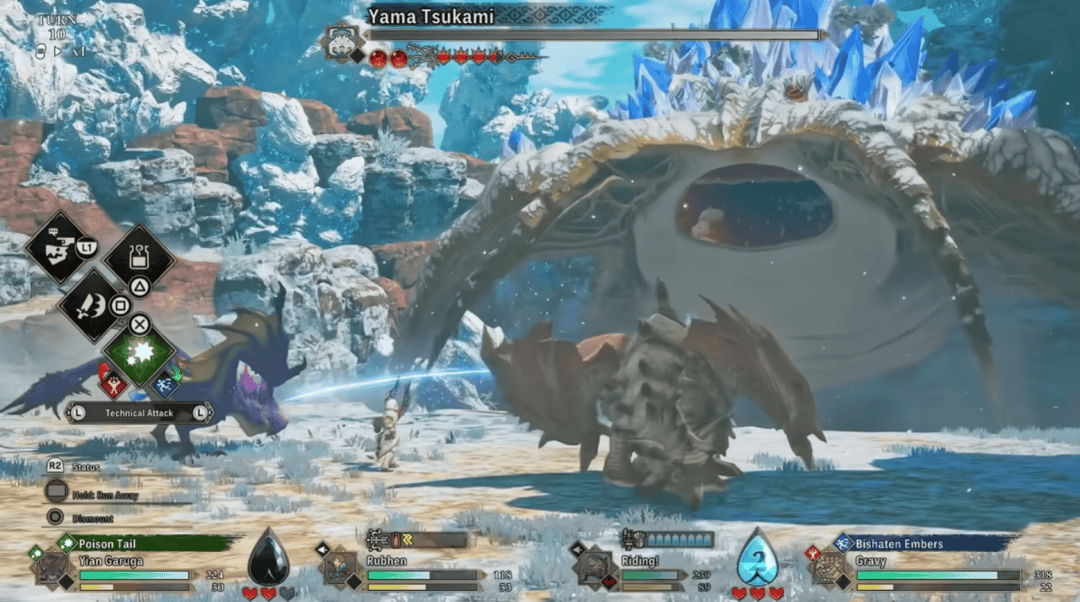Choose the sword and moon skills command
The width and height of the screenshot is (1080, 602).
point(91,304)
